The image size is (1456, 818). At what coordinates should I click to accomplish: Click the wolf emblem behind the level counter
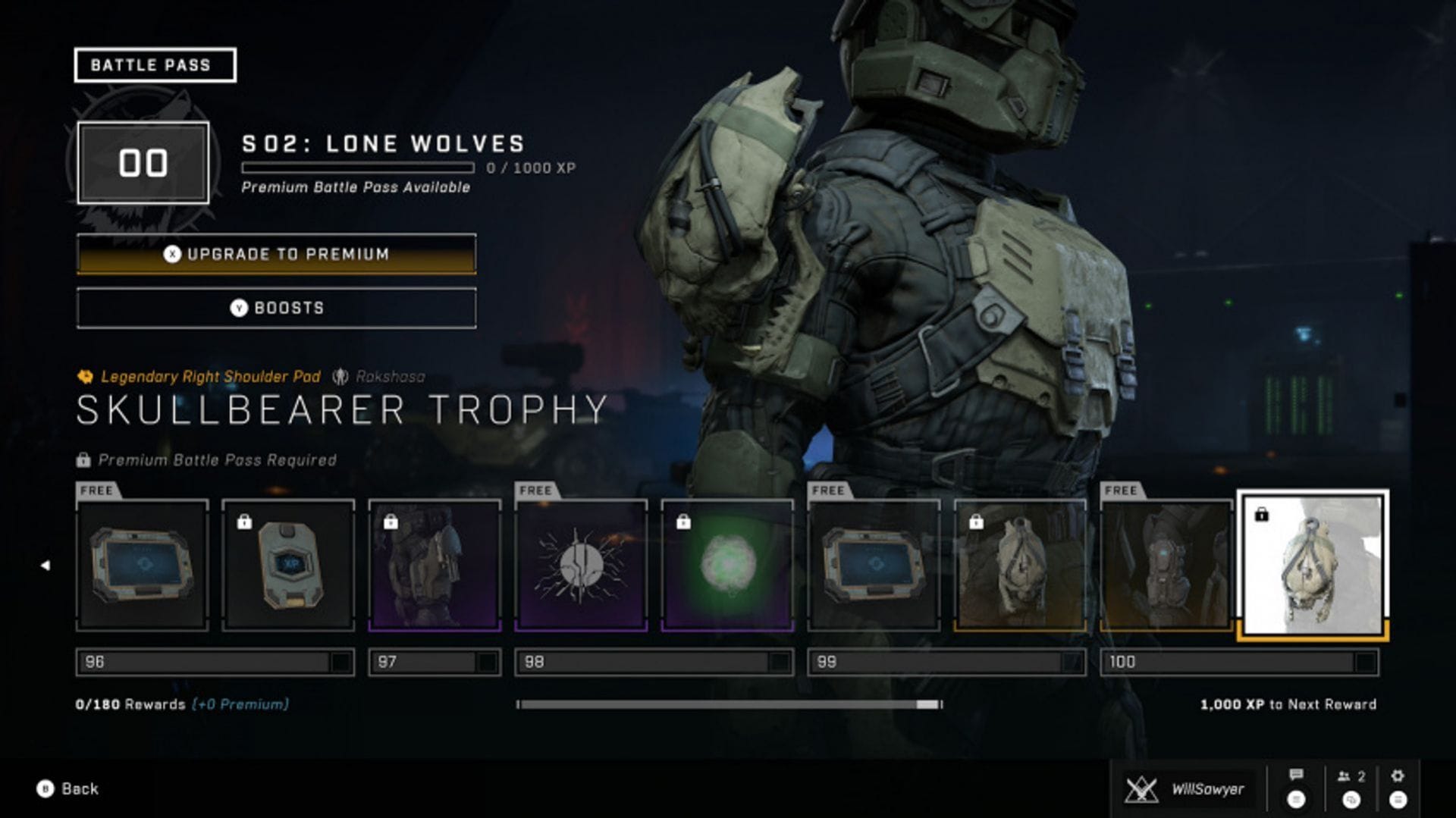tap(144, 161)
